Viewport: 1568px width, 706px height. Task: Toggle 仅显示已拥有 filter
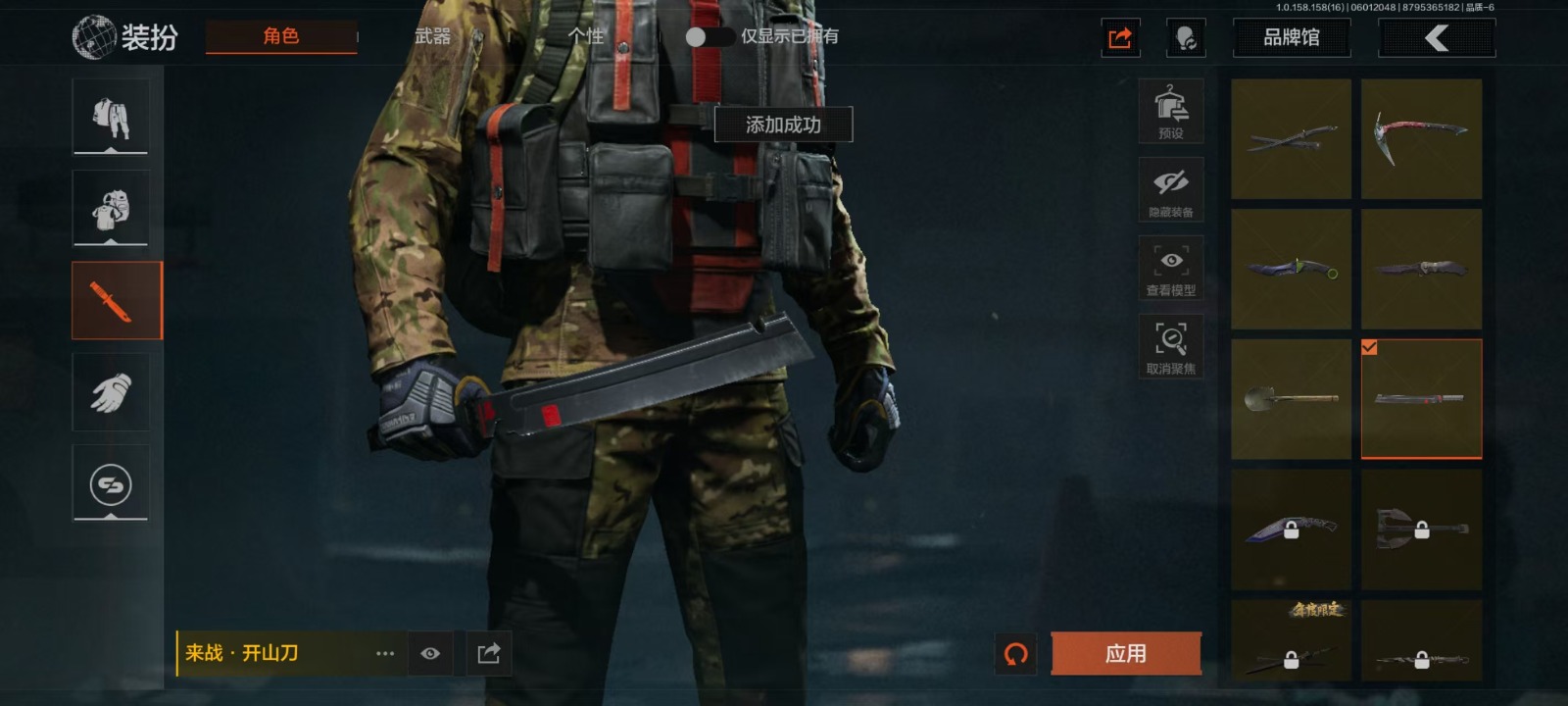710,36
